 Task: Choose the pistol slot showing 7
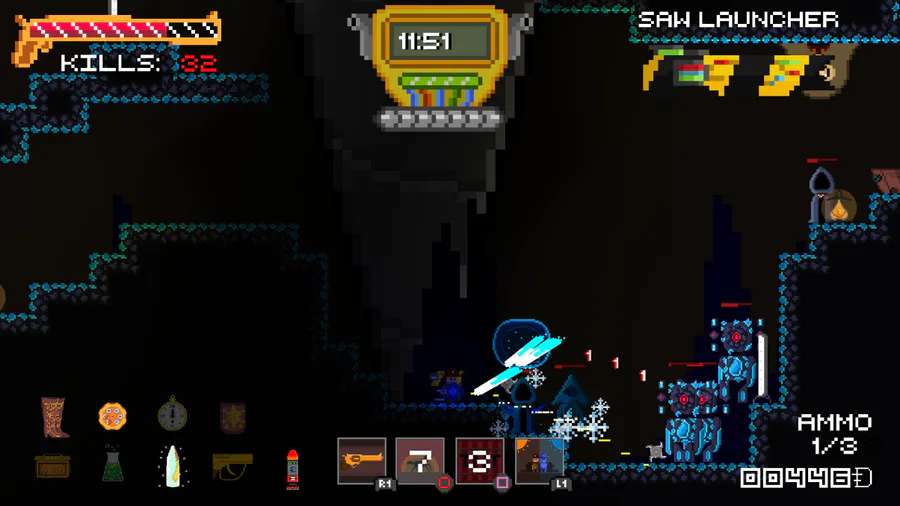[421, 460]
